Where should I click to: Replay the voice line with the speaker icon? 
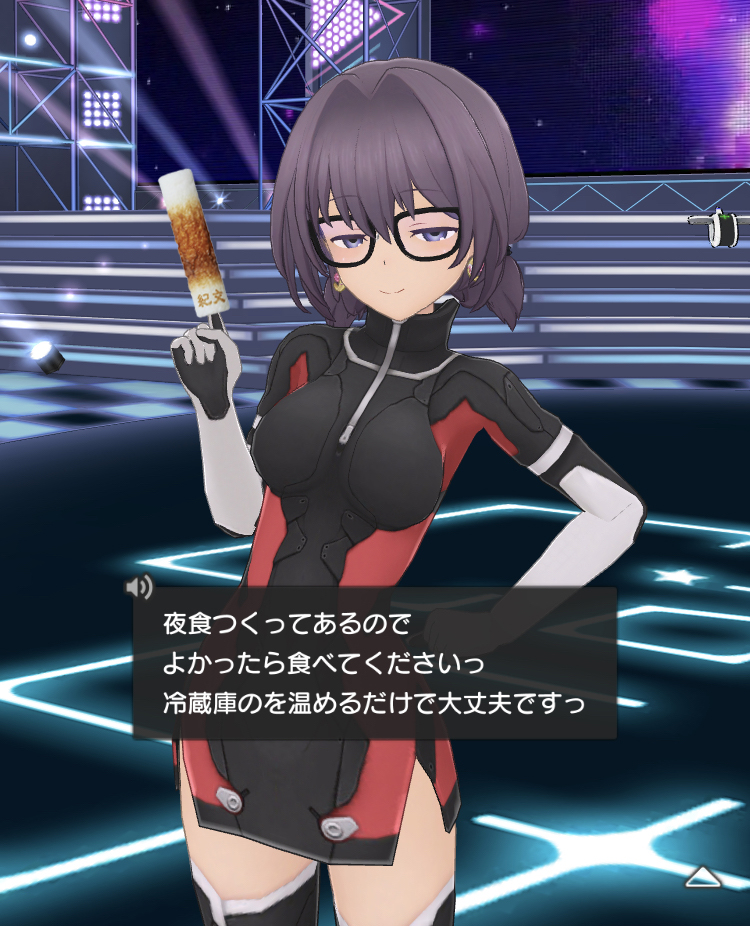pyautogui.click(x=140, y=586)
